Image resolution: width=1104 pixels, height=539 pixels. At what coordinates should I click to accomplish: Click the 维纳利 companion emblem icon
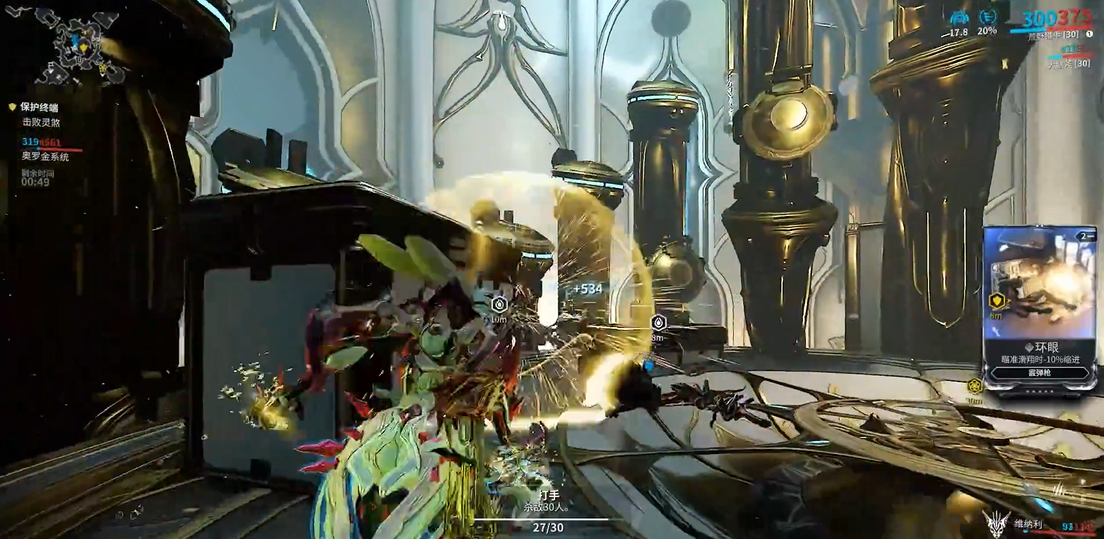pos(995,523)
